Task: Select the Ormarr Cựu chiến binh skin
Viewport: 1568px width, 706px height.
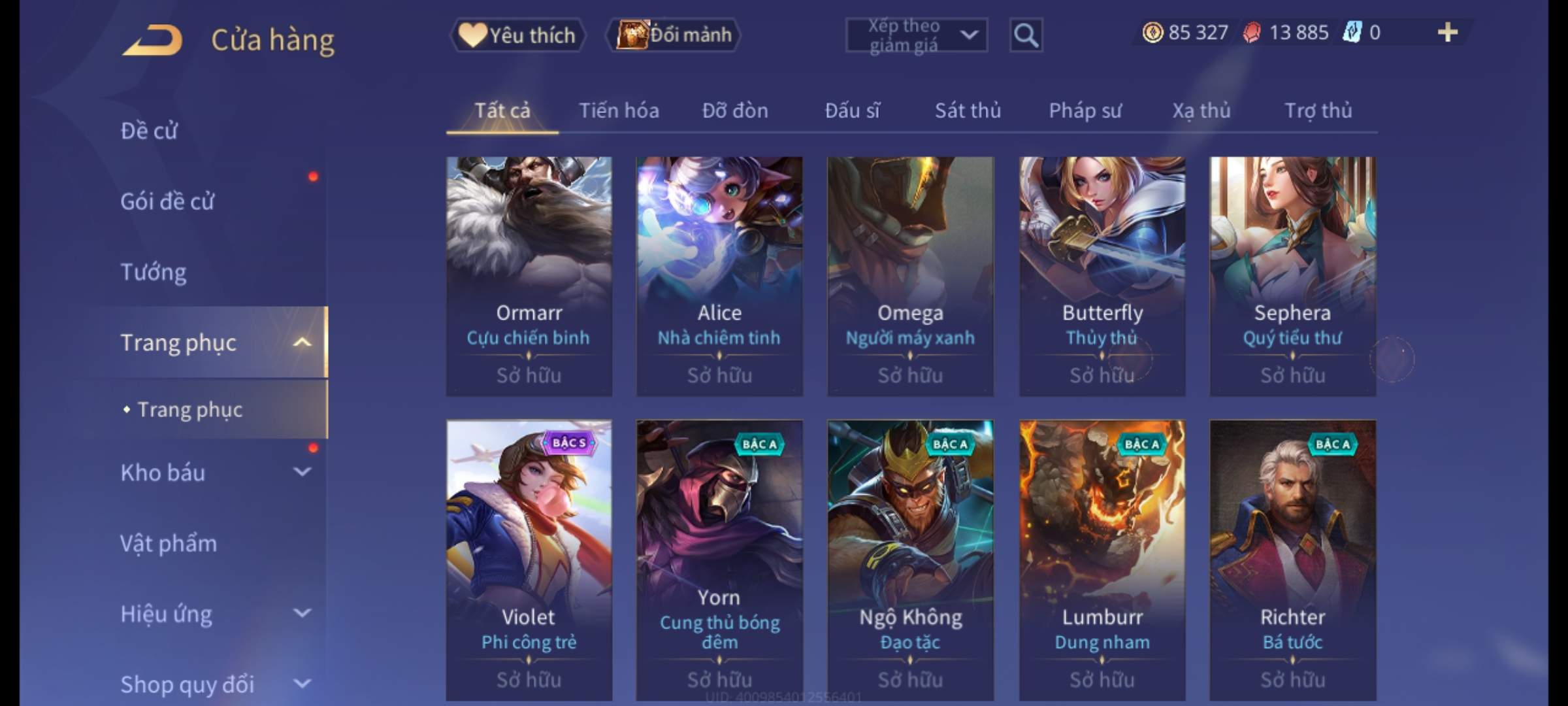Action: point(529,276)
